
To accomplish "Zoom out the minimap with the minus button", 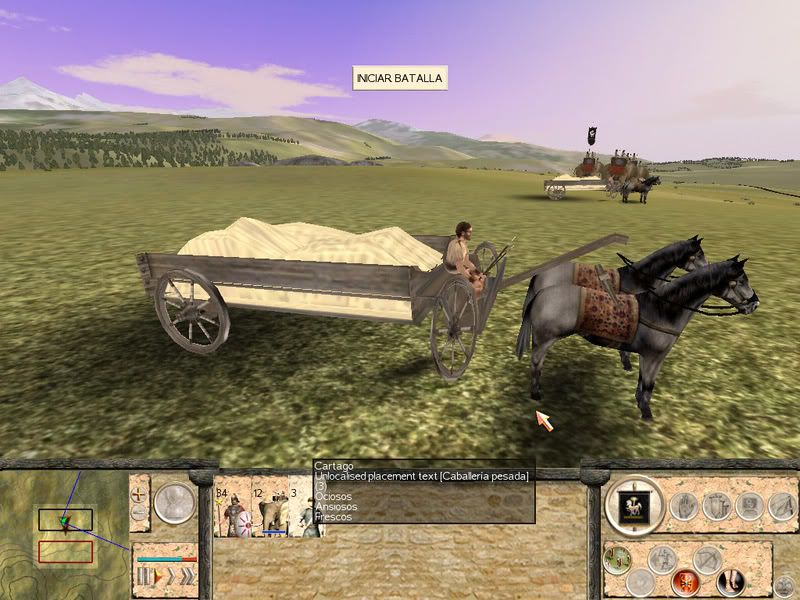I will pyautogui.click(x=140, y=512).
